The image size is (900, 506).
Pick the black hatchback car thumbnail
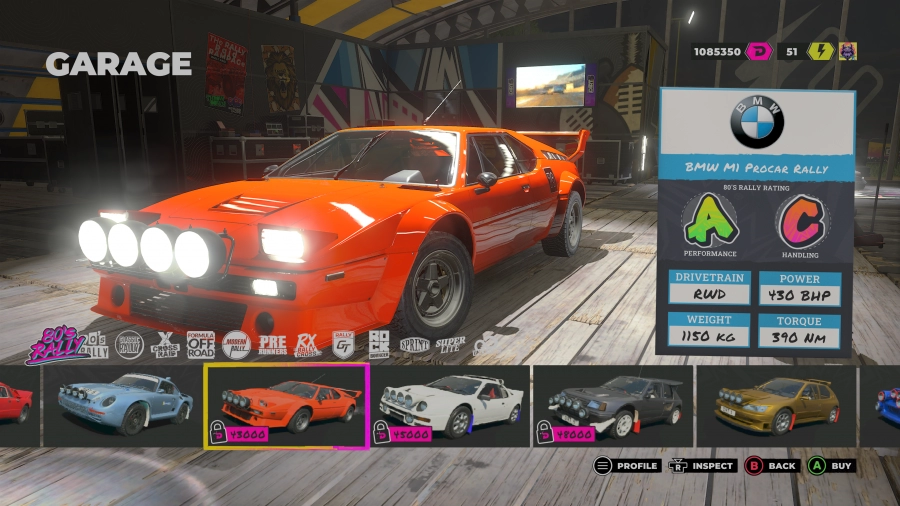613,405
